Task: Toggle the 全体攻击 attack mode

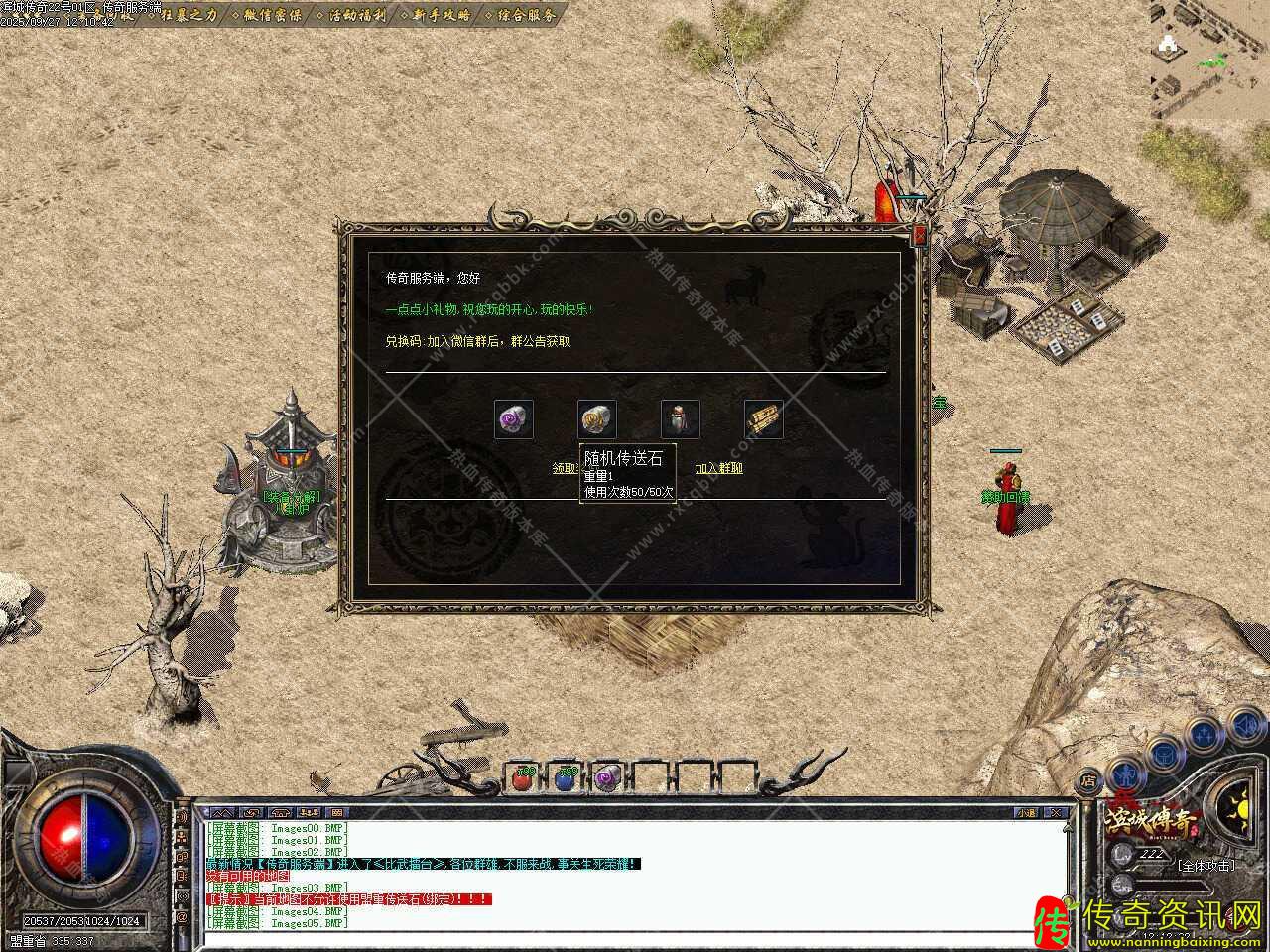Action: click(x=1206, y=865)
